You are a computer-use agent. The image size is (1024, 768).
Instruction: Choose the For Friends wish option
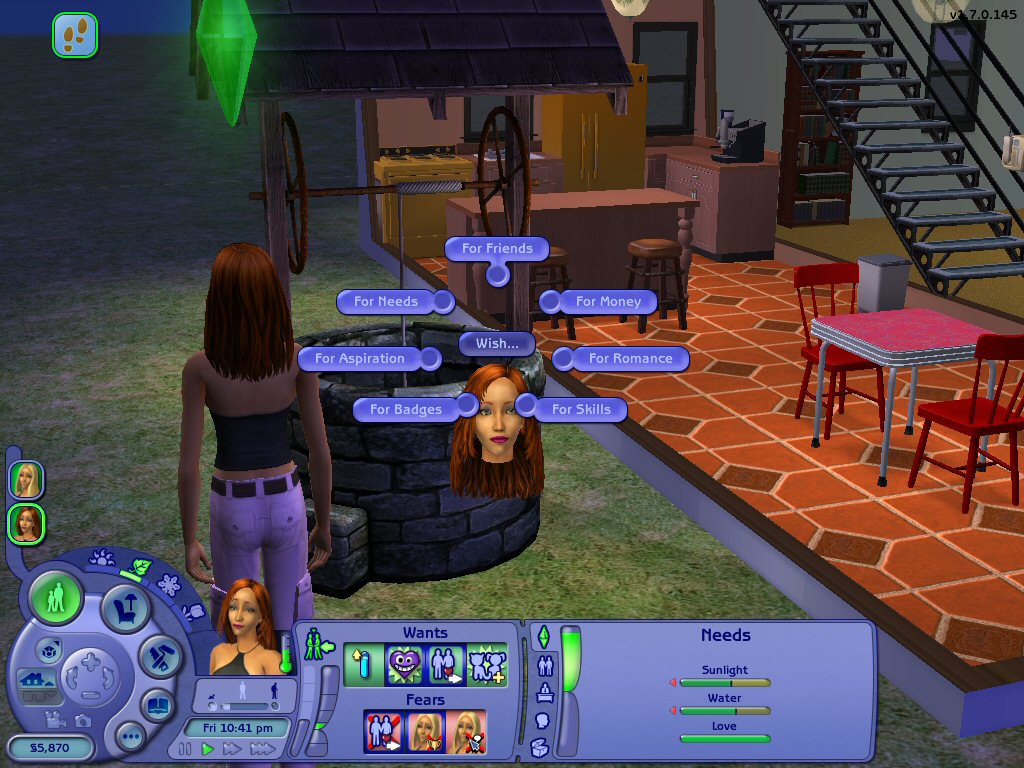coord(497,248)
